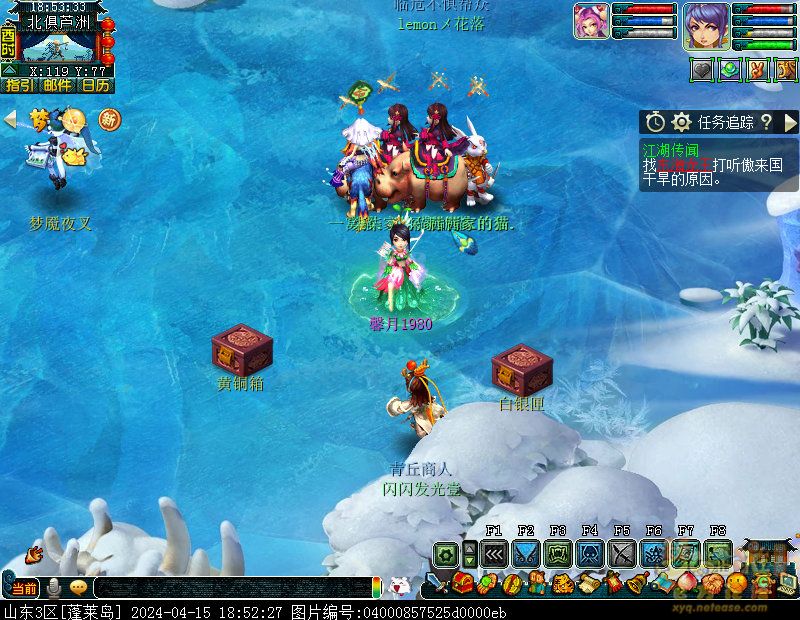Image resolution: width=800 pixels, height=620 pixels.
Task: Activate the F1 triple-arrow skill slot
Action: coord(494,554)
